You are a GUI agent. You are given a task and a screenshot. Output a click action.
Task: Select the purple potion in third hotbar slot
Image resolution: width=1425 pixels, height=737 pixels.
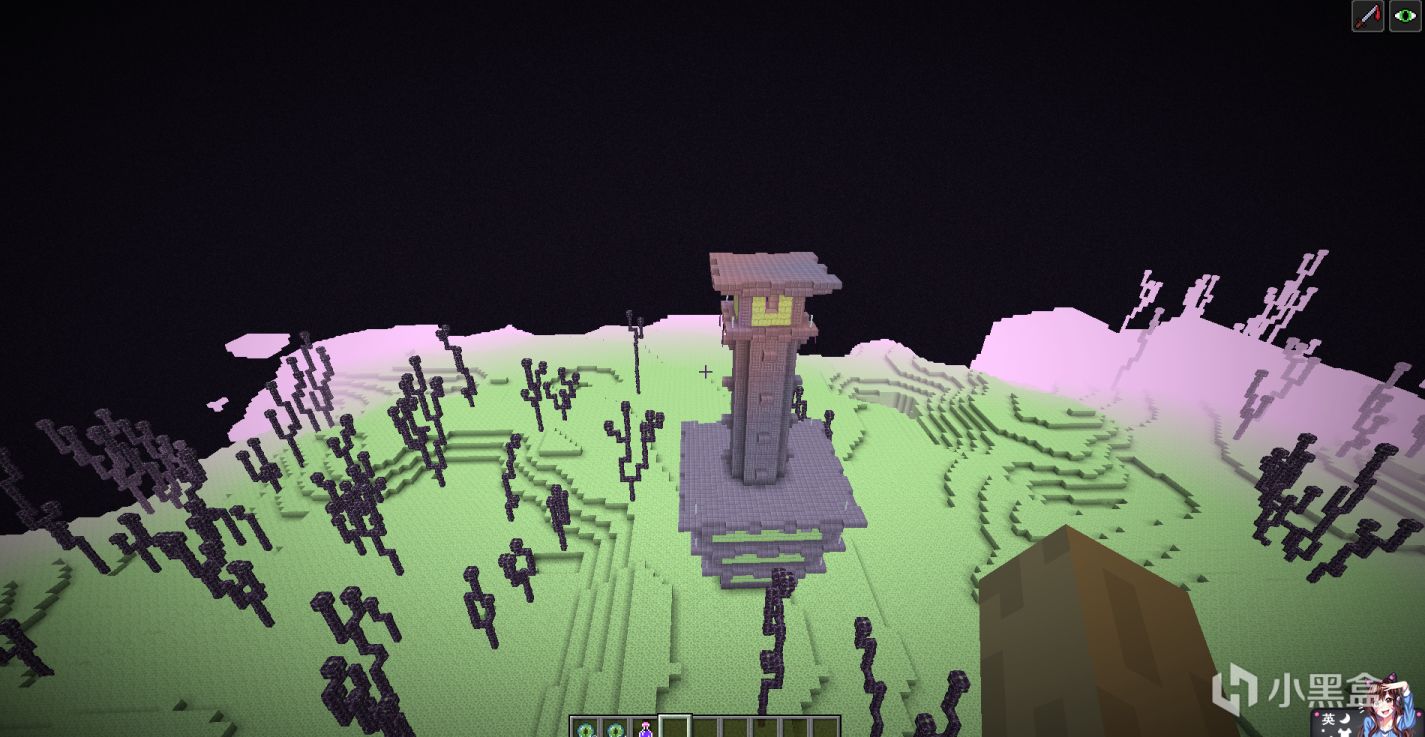tap(645, 728)
